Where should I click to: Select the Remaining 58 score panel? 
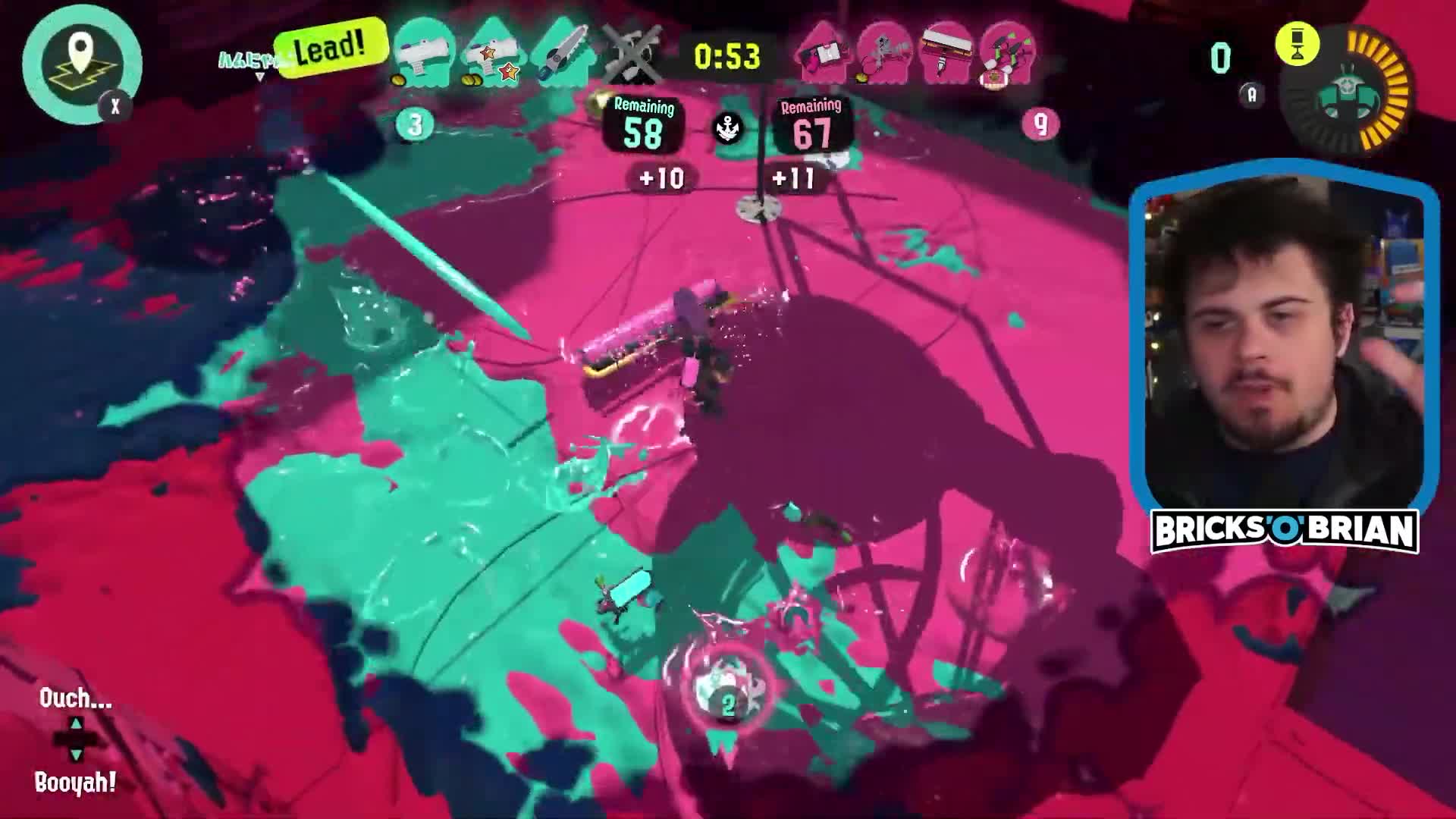(x=643, y=125)
